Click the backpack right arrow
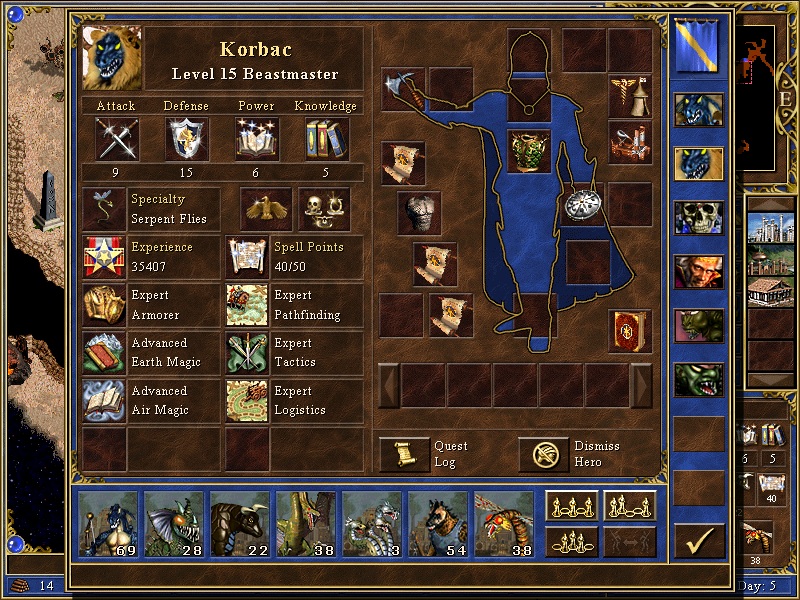The height and width of the screenshot is (600, 800). pyautogui.click(x=642, y=385)
